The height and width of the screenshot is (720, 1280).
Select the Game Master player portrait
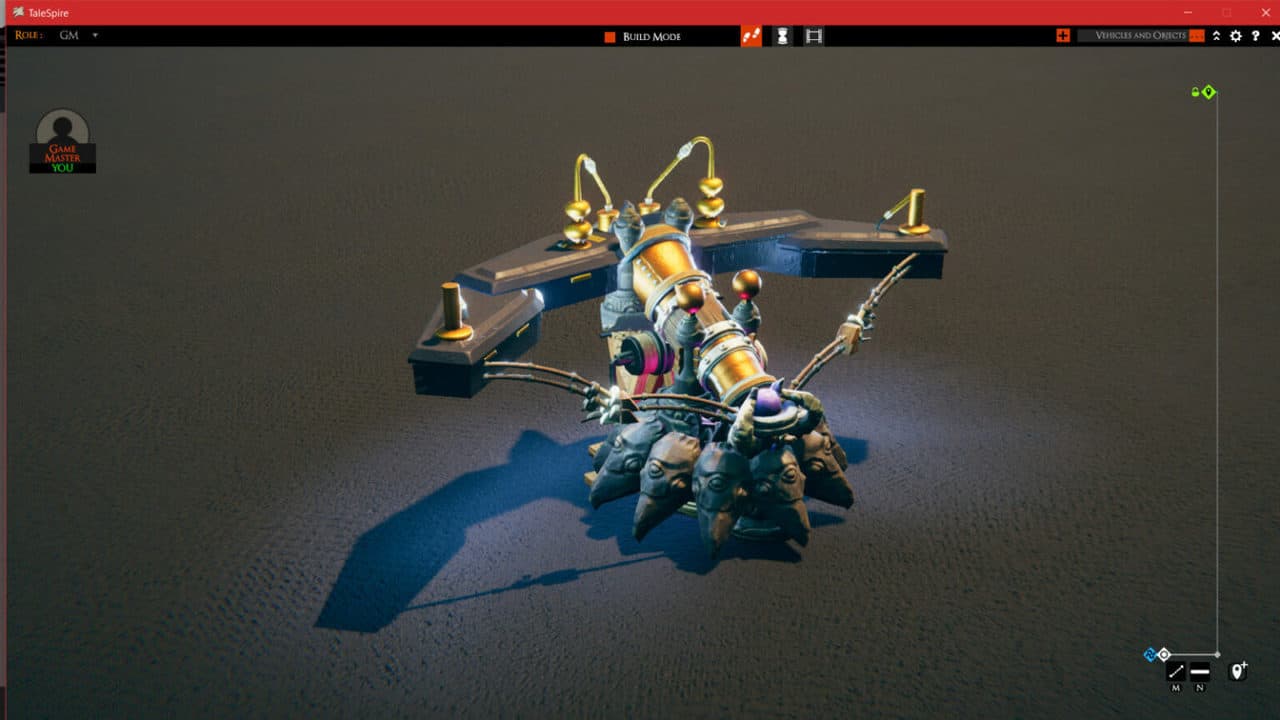point(63,141)
